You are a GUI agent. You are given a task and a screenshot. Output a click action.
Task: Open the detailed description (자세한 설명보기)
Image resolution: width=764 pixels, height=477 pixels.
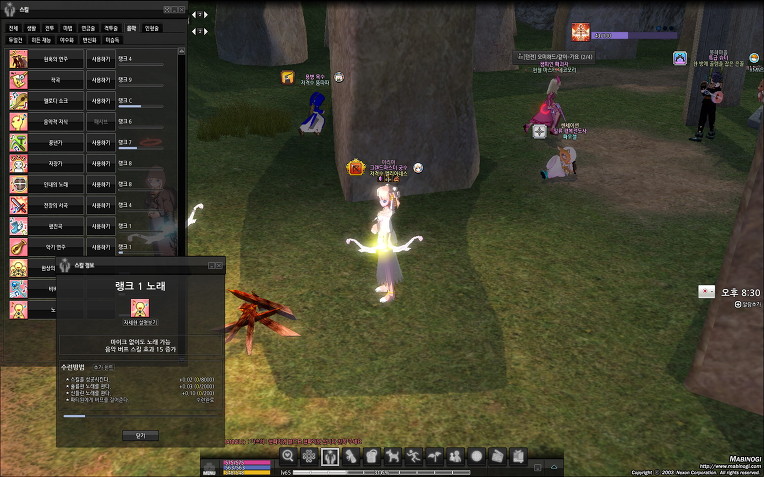(x=140, y=324)
